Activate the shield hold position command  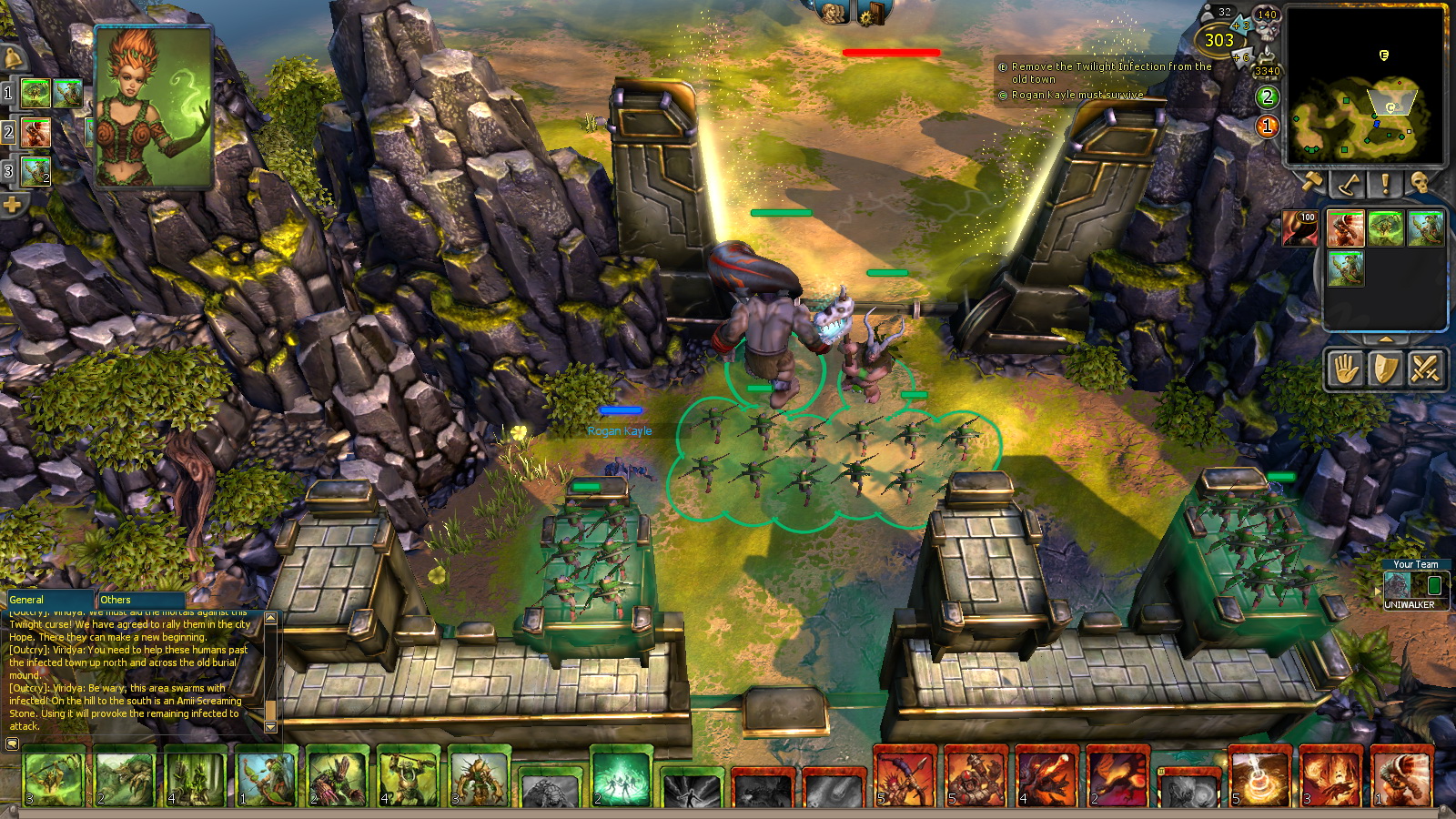pos(1385,369)
